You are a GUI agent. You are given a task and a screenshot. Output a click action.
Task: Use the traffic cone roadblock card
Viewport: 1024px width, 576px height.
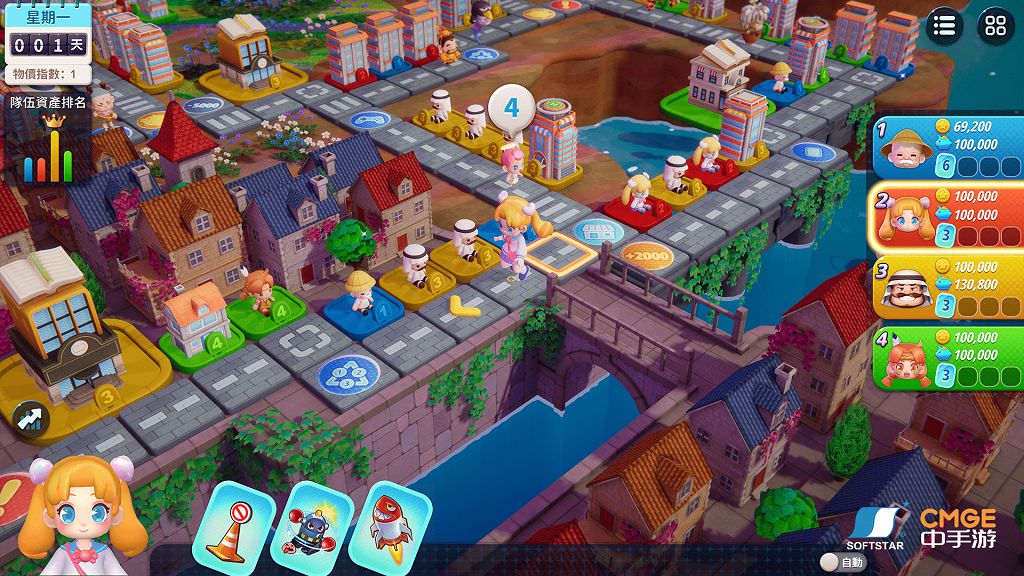[233, 523]
